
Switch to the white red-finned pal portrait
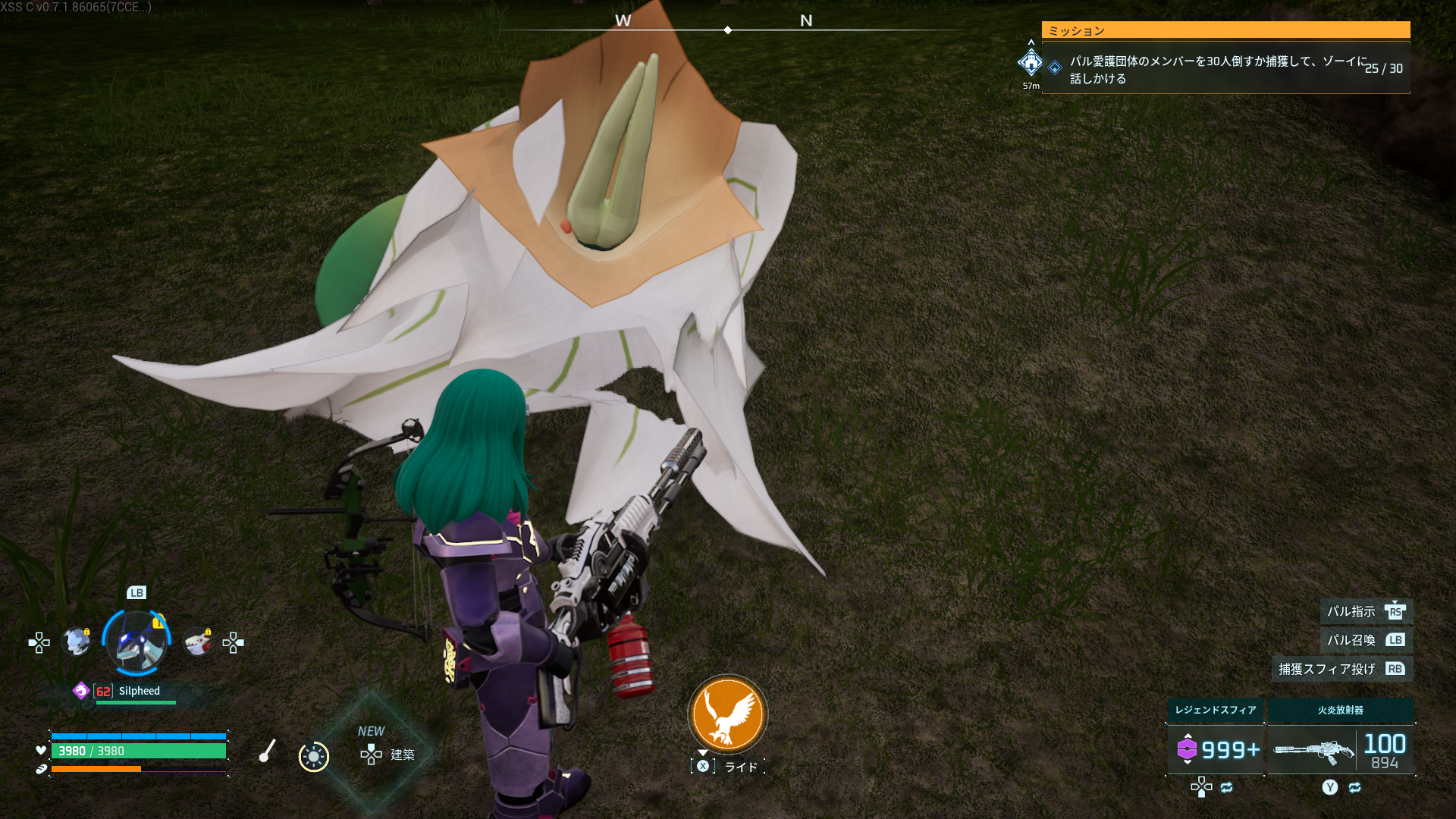pyautogui.click(x=198, y=642)
